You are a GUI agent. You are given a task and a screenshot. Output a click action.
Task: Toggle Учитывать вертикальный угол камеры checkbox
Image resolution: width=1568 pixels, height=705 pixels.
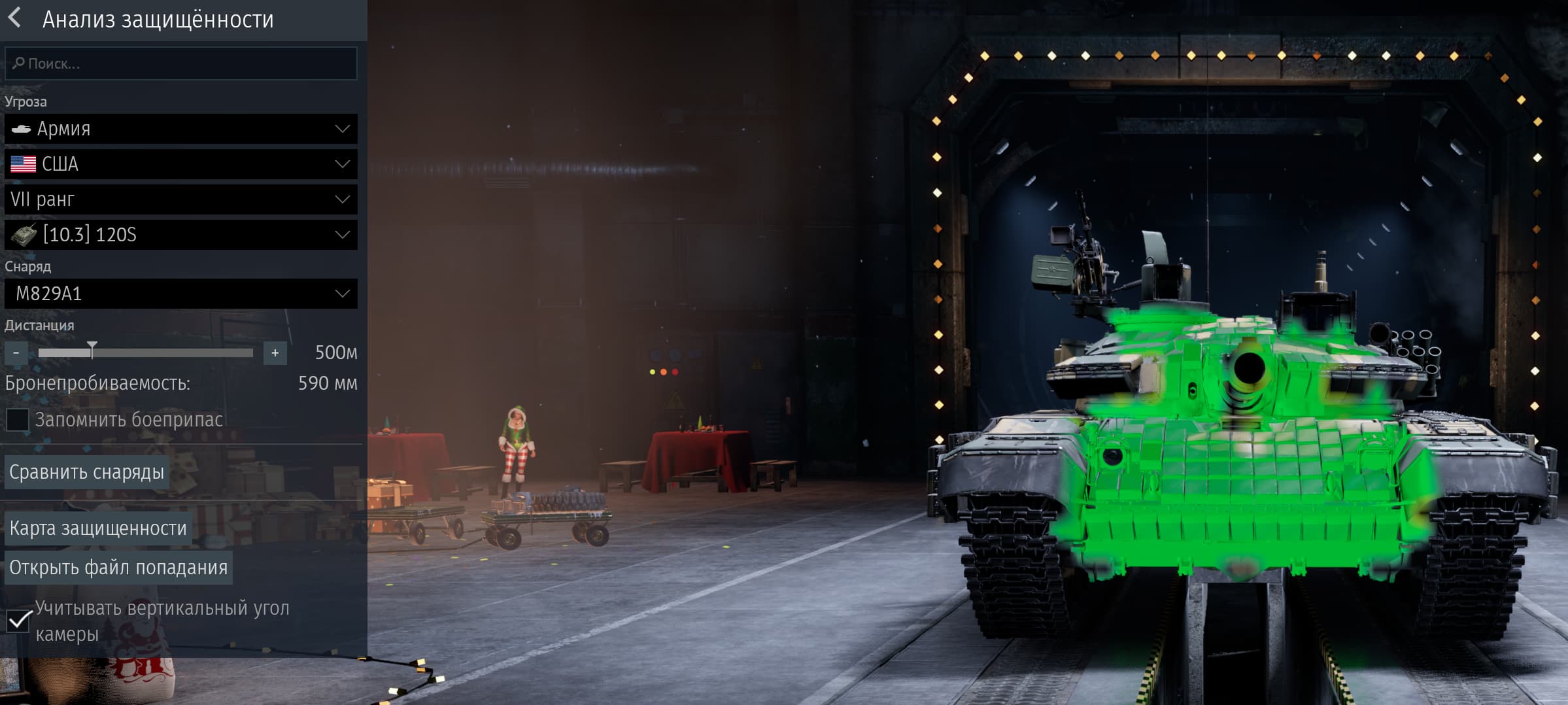click(x=18, y=621)
